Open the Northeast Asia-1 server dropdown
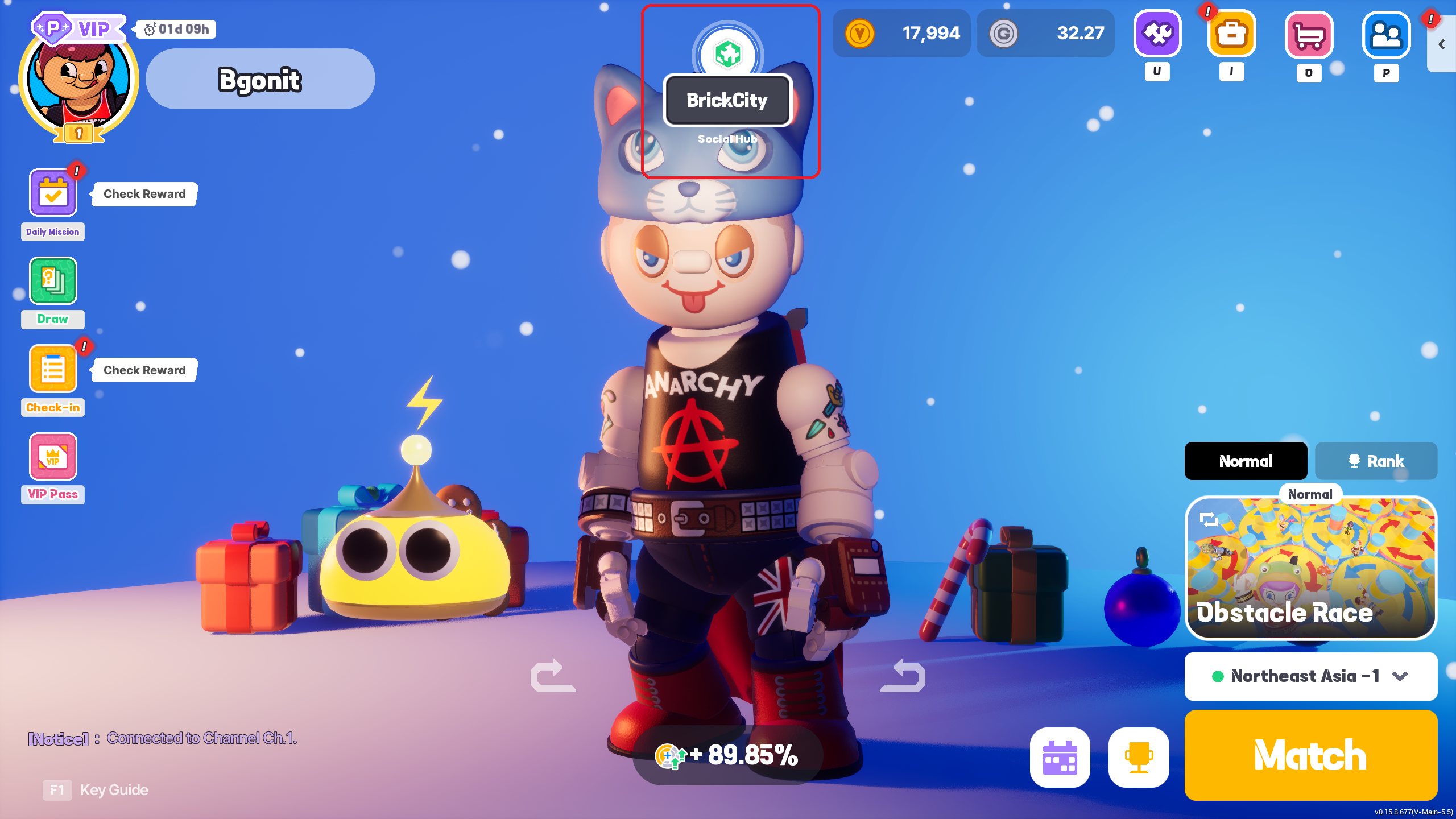The image size is (1456, 819). coord(1310,676)
